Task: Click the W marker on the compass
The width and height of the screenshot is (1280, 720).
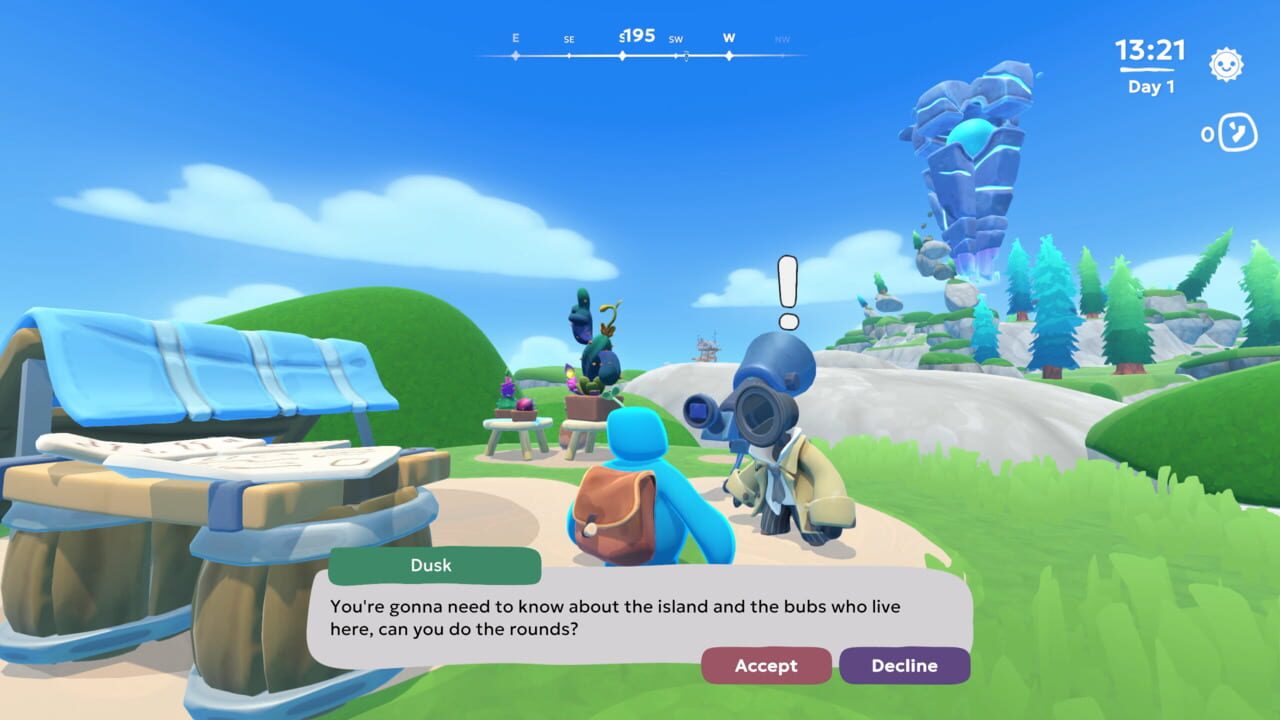Action: [728, 37]
